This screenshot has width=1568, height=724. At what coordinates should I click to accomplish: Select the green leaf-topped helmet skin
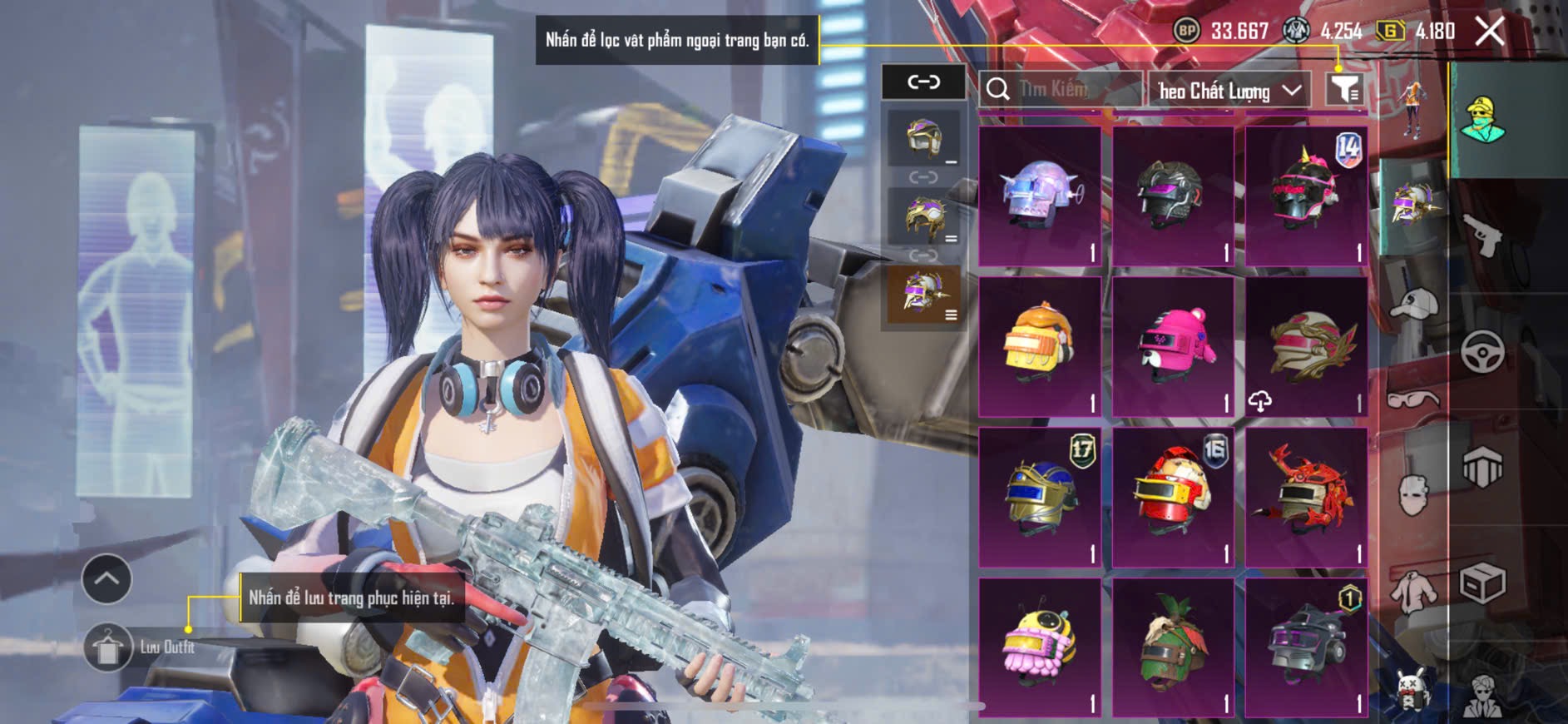pyautogui.click(x=1173, y=647)
